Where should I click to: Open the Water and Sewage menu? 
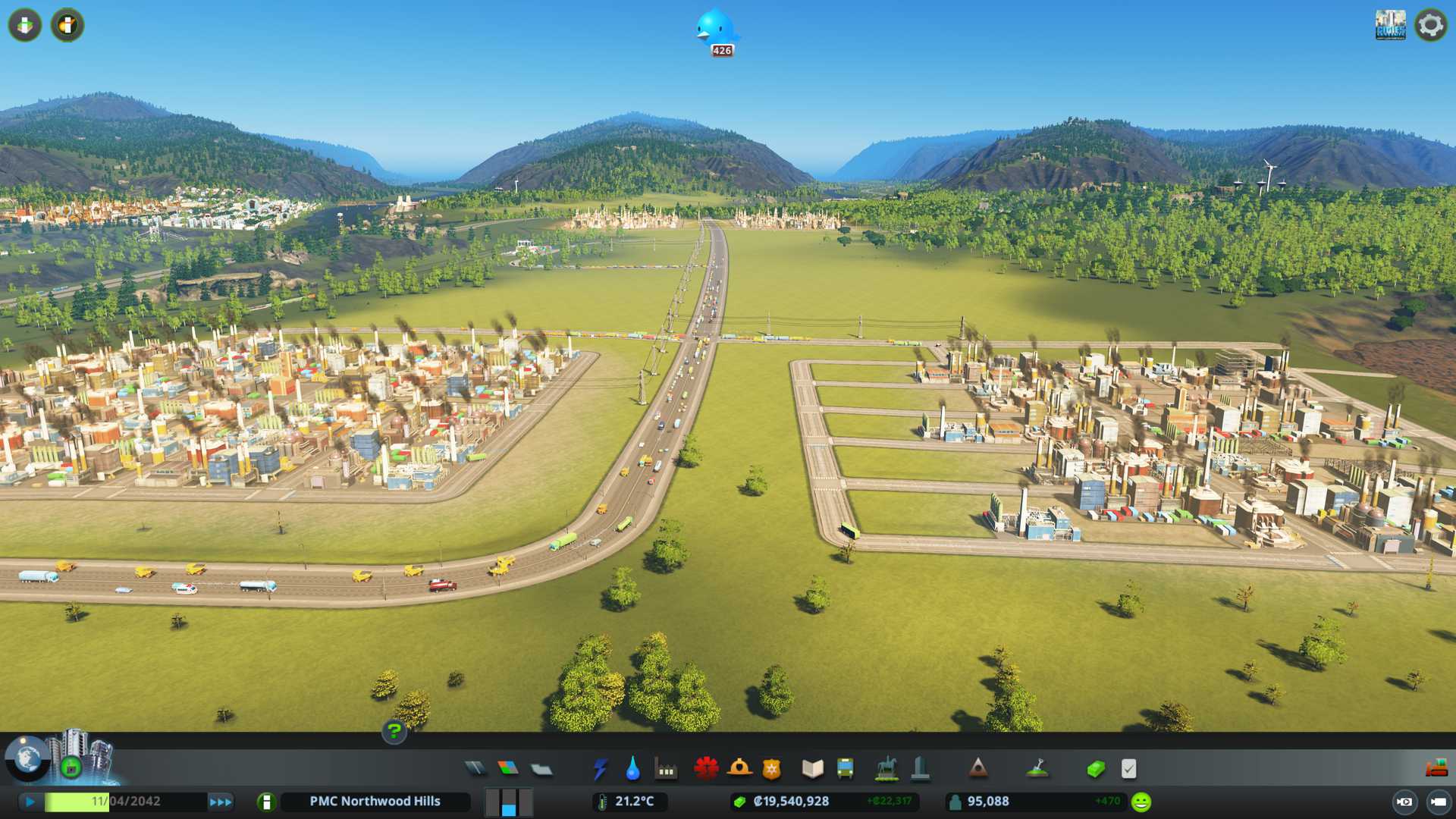(633, 769)
